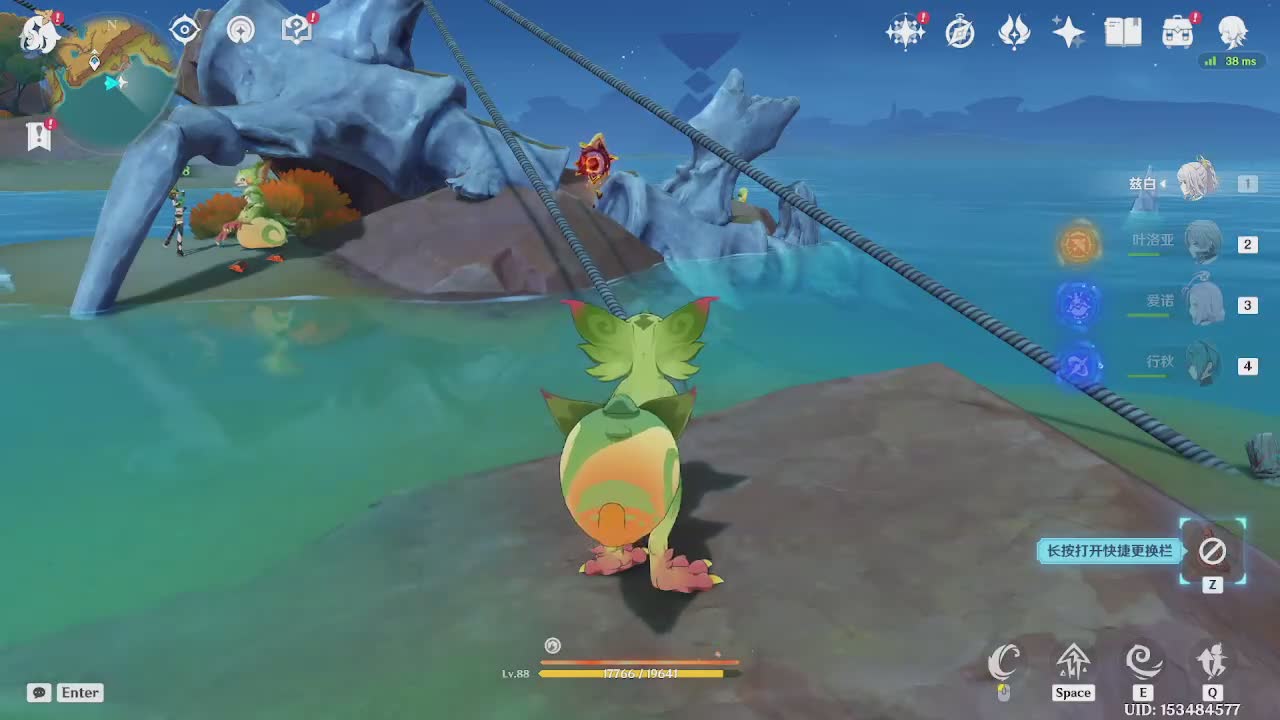
Task: Open the backpack inventory icon
Action: pyautogui.click(x=1177, y=33)
